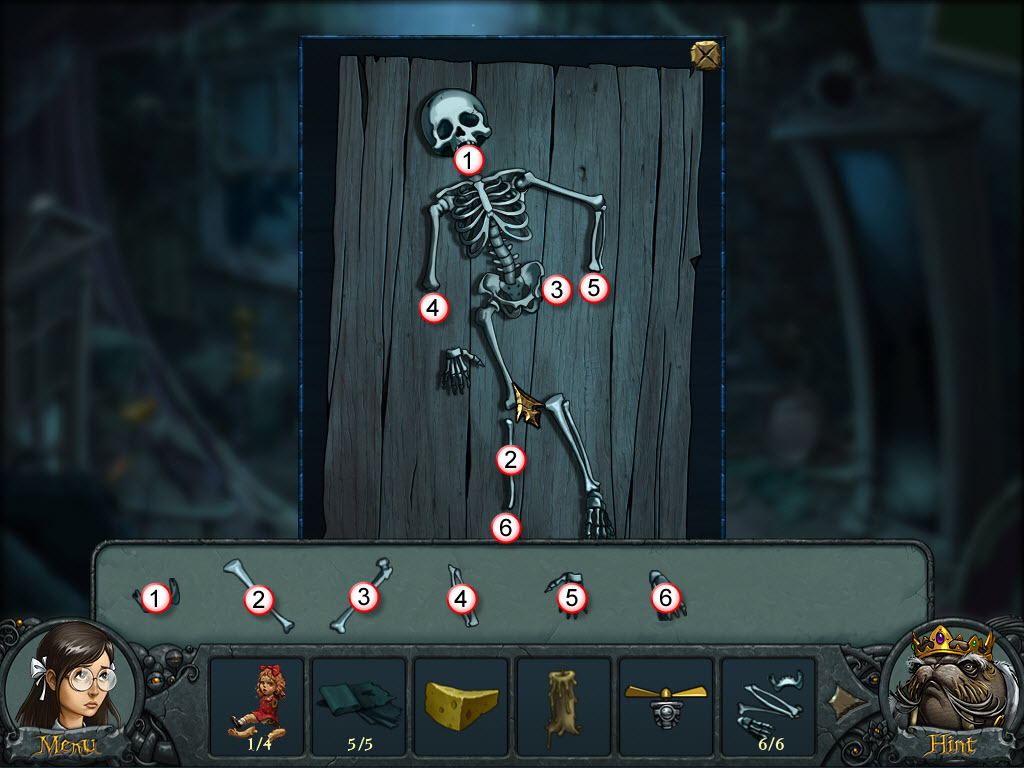Select the melted candle inventory slot
This screenshot has width=1024, height=768.
(563, 703)
